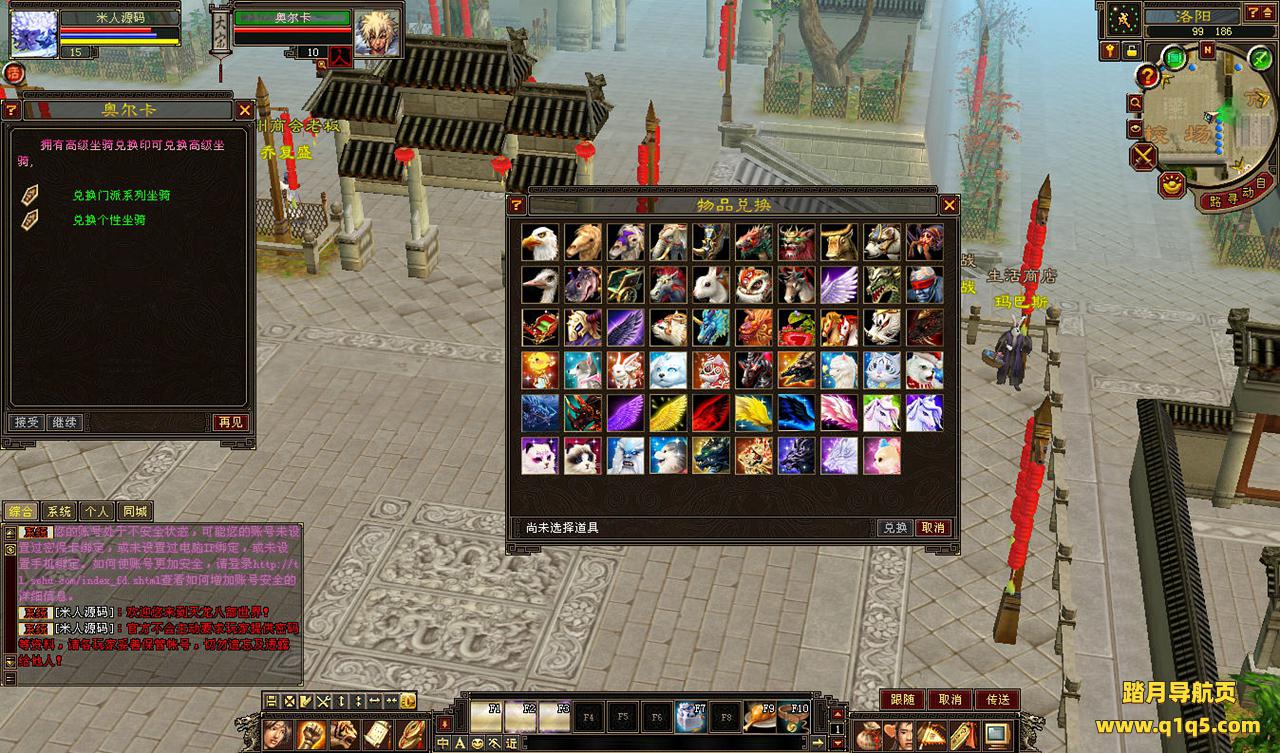
Task: Select the lion dance head mount
Action: coord(754,285)
